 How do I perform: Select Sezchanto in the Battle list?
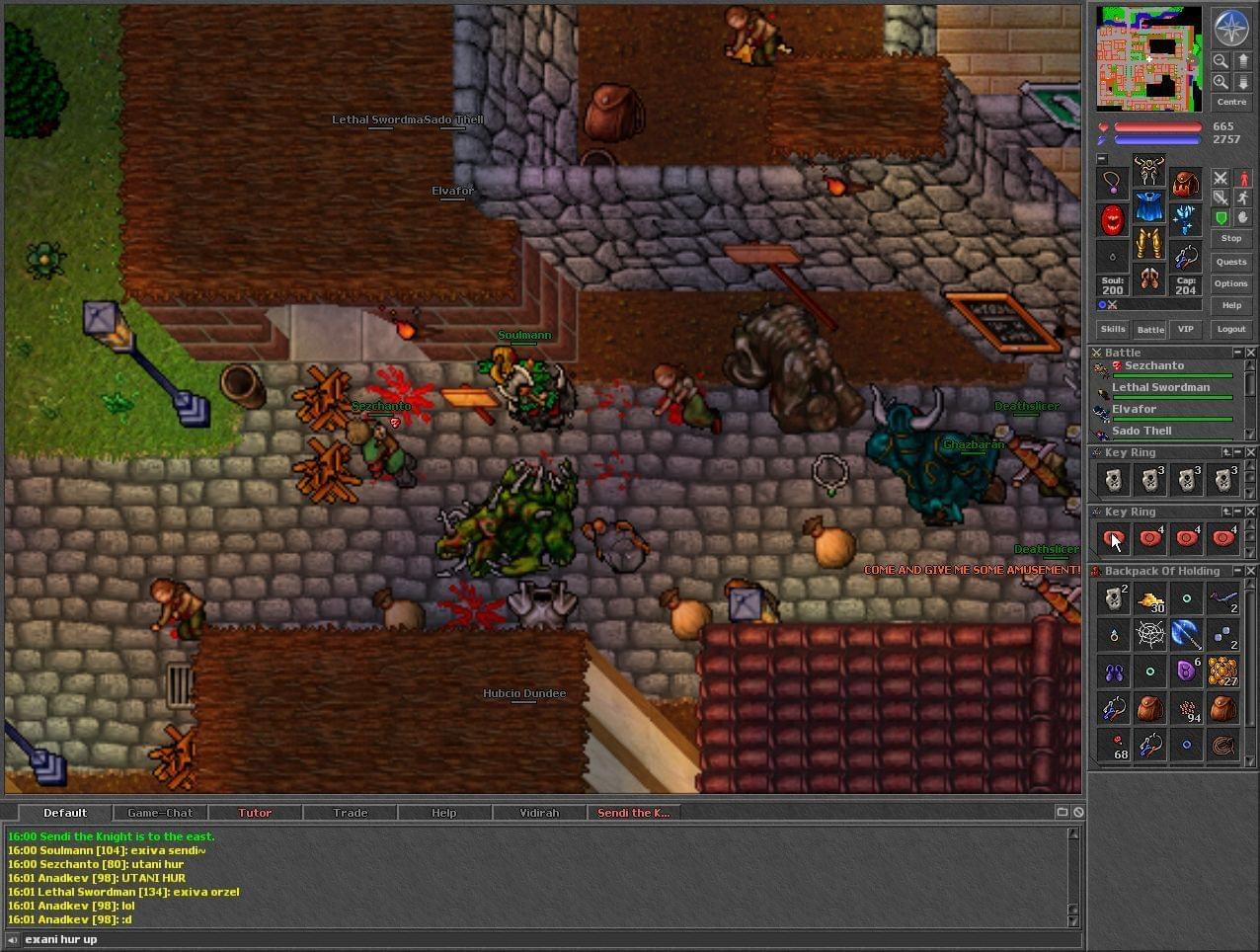click(1153, 366)
